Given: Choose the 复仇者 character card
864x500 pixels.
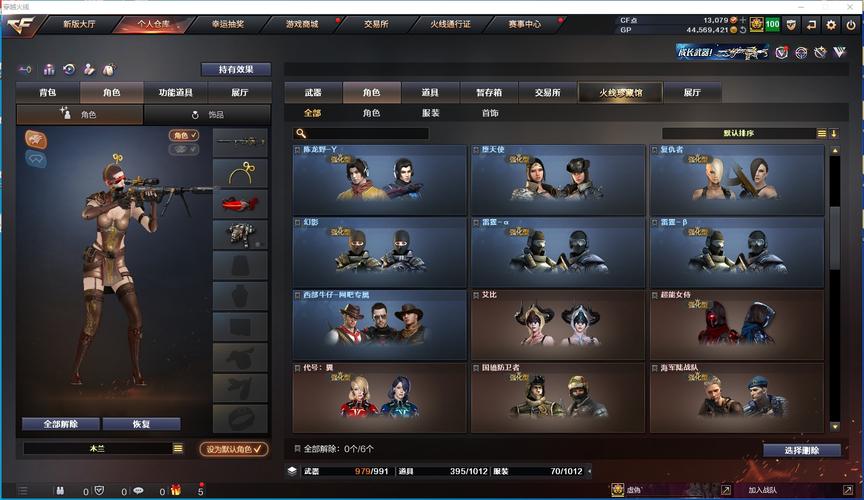Looking at the screenshot, I should pos(737,179).
